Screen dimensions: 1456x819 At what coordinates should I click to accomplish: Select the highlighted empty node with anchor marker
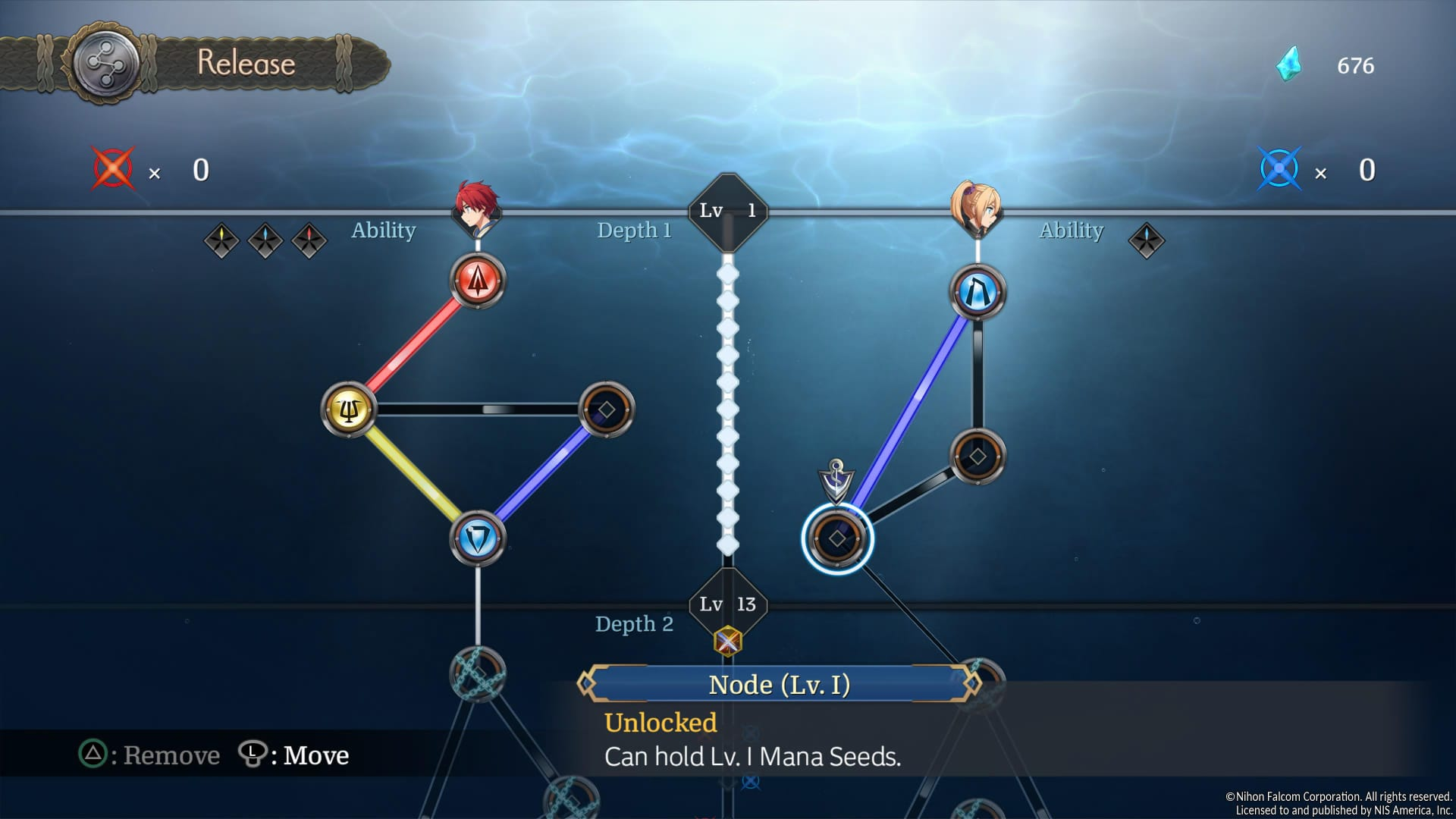pyautogui.click(x=837, y=538)
